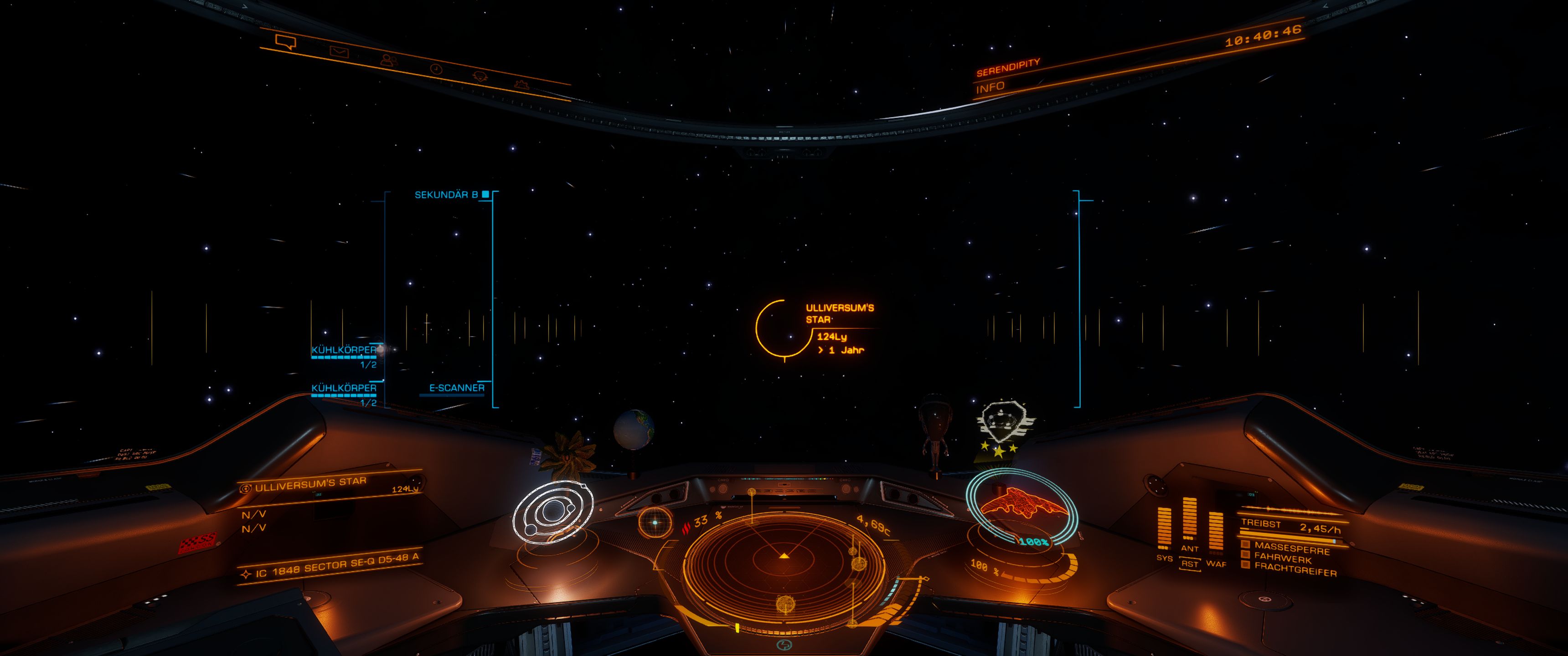The width and height of the screenshot is (1568, 656).
Task: Open the envelope inbox tab
Action: click(339, 52)
